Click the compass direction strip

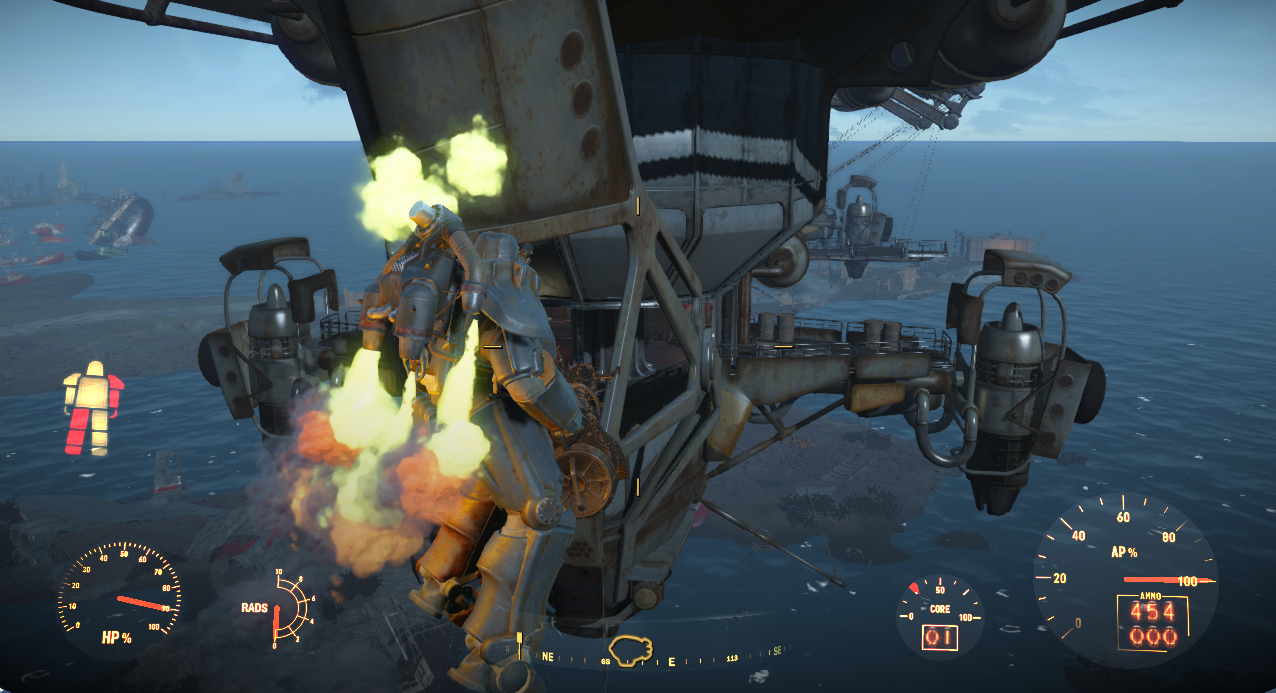[x=660, y=660]
